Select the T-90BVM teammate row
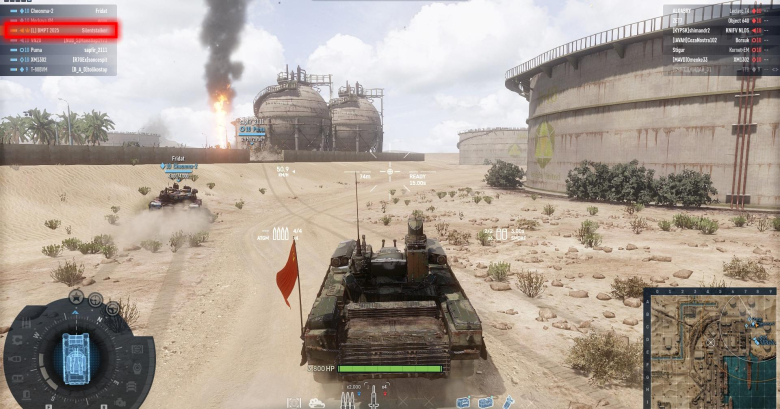This screenshot has height=409, width=780. (x=60, y=69)
